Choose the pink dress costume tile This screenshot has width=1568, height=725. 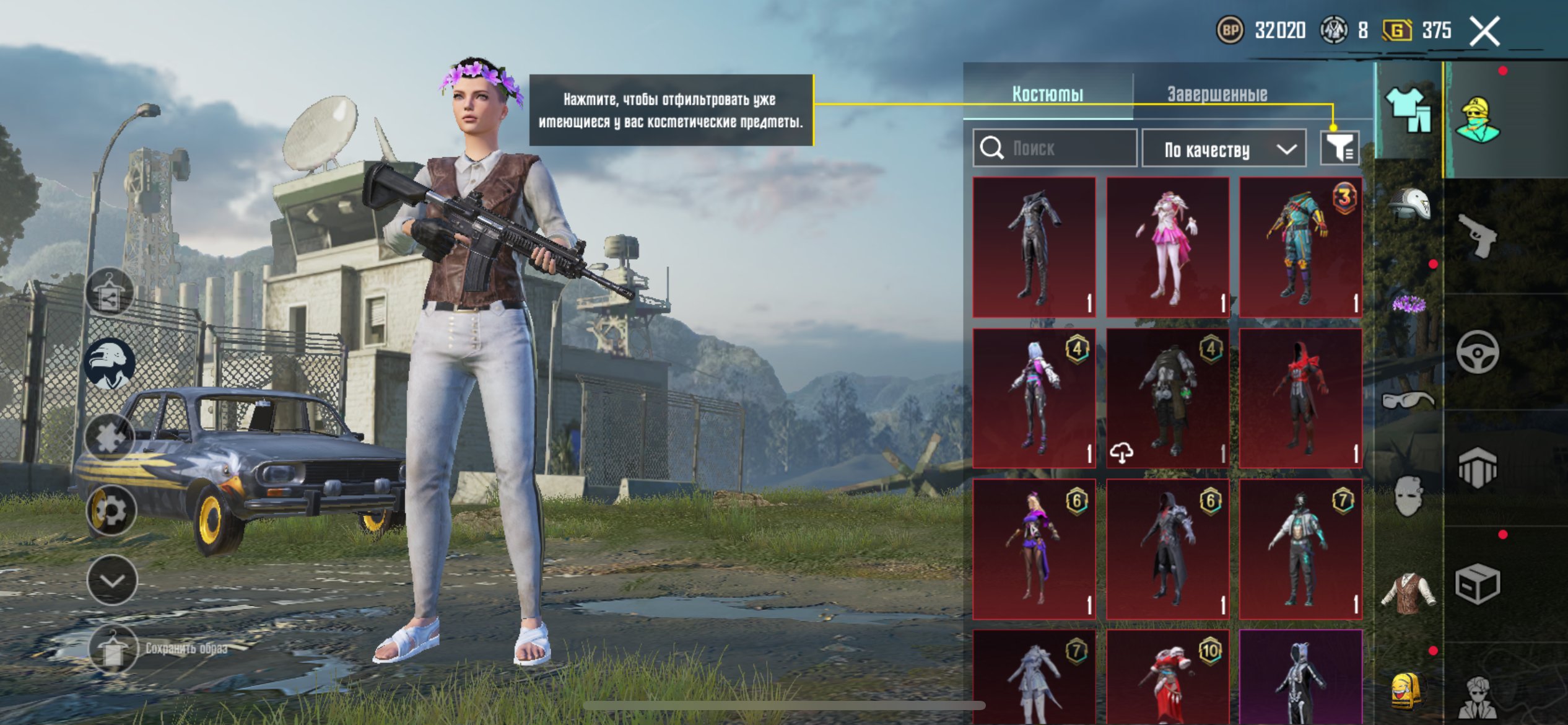click(1168, 247)
